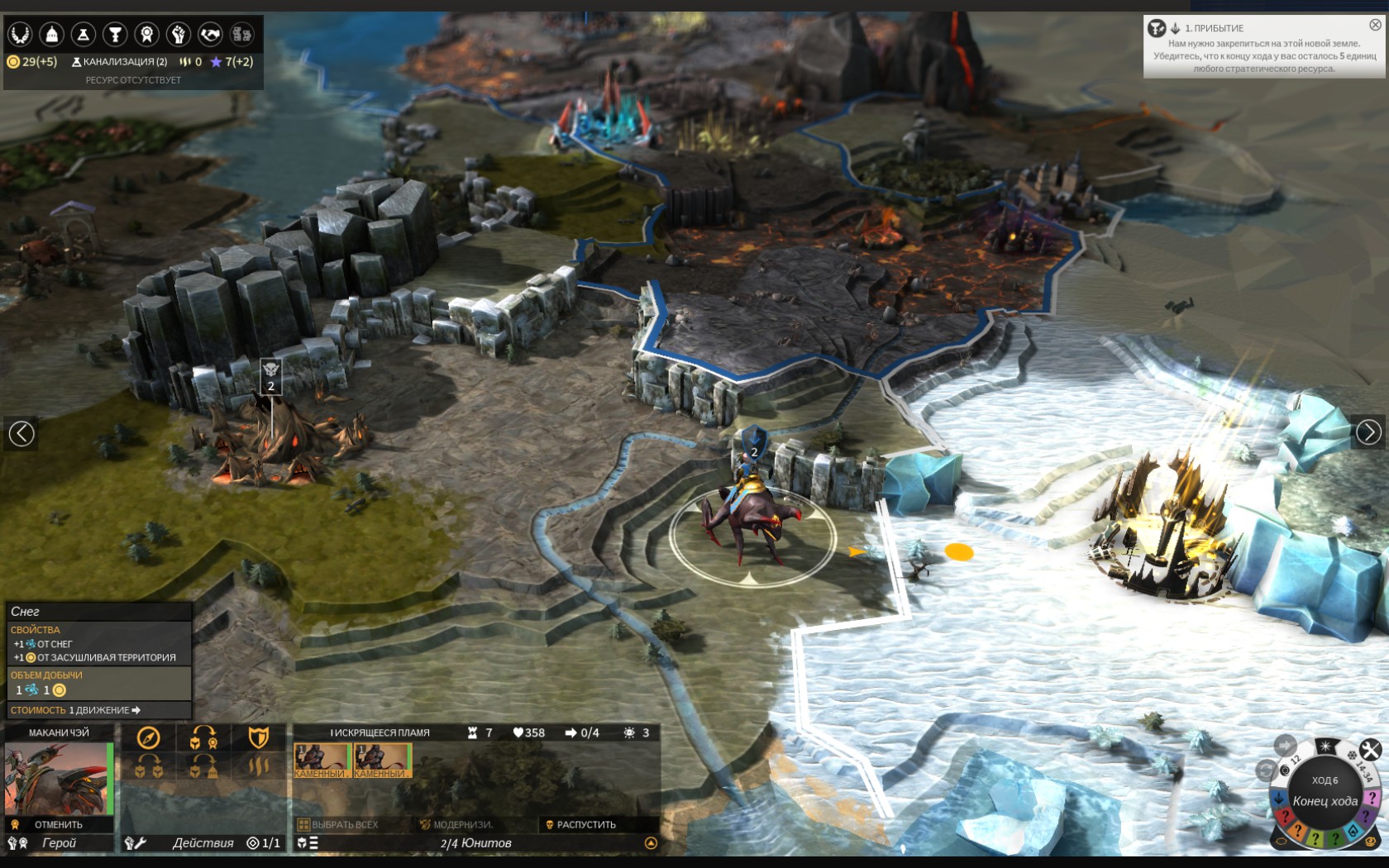This screenshot has height=868, width=1389.
Task: Select the hero's compass exploration action icon
Action: (x=150, y=736)
